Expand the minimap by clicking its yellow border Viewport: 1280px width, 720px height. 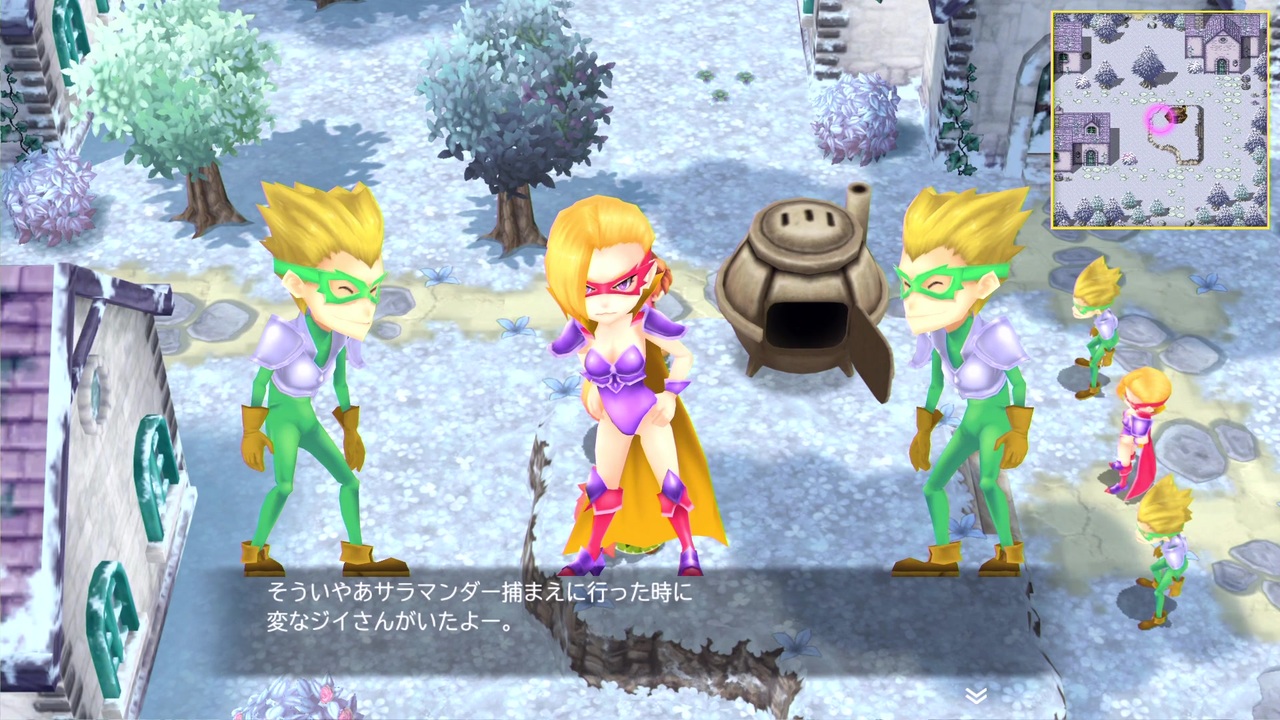pyautogui.click(x=1160, y=12)
